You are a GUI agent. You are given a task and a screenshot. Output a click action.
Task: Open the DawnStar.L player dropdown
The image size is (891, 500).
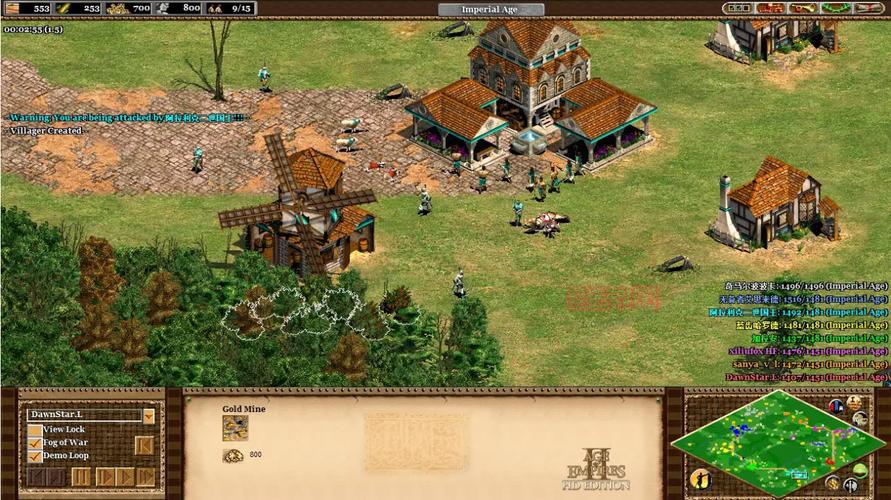tap(148, 415)
